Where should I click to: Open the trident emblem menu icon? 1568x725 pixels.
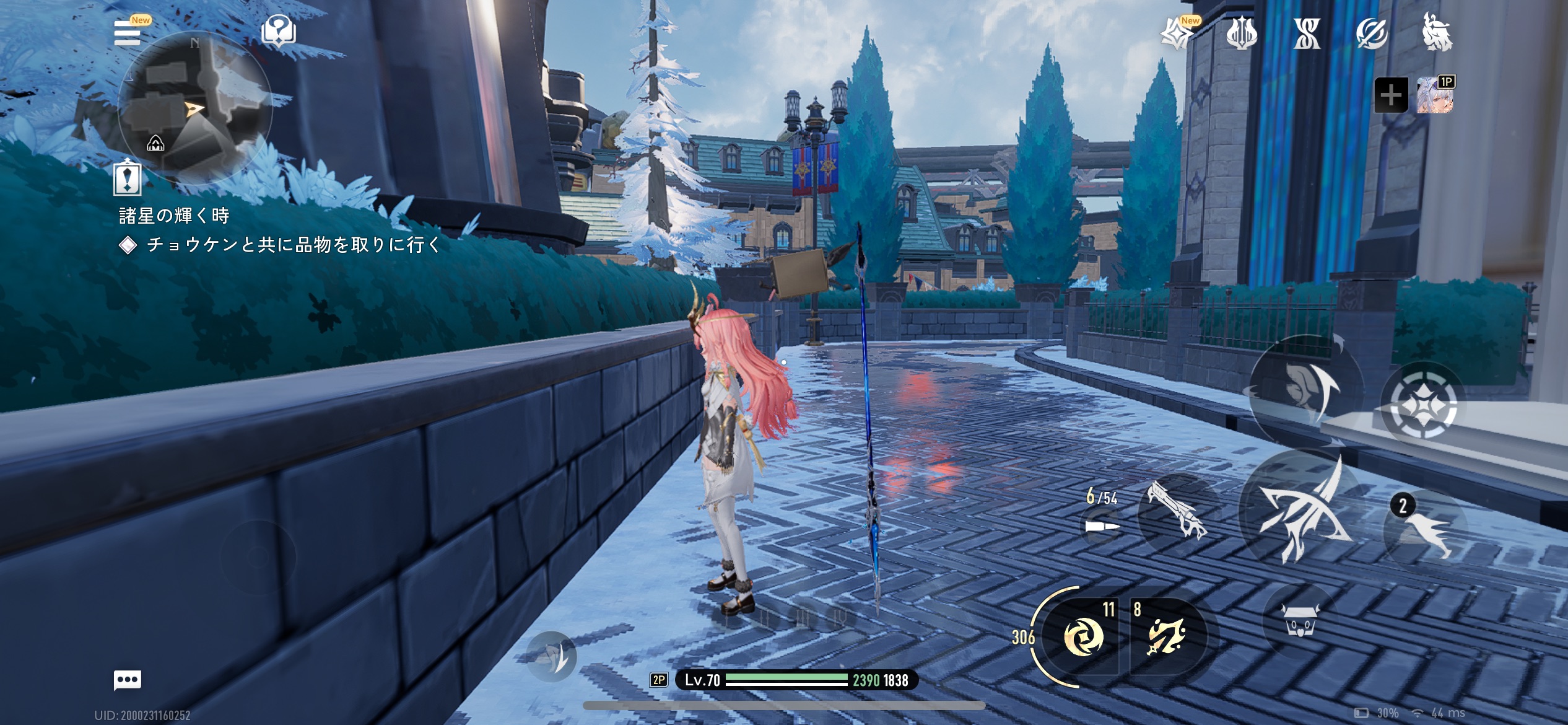point(1241,33)
